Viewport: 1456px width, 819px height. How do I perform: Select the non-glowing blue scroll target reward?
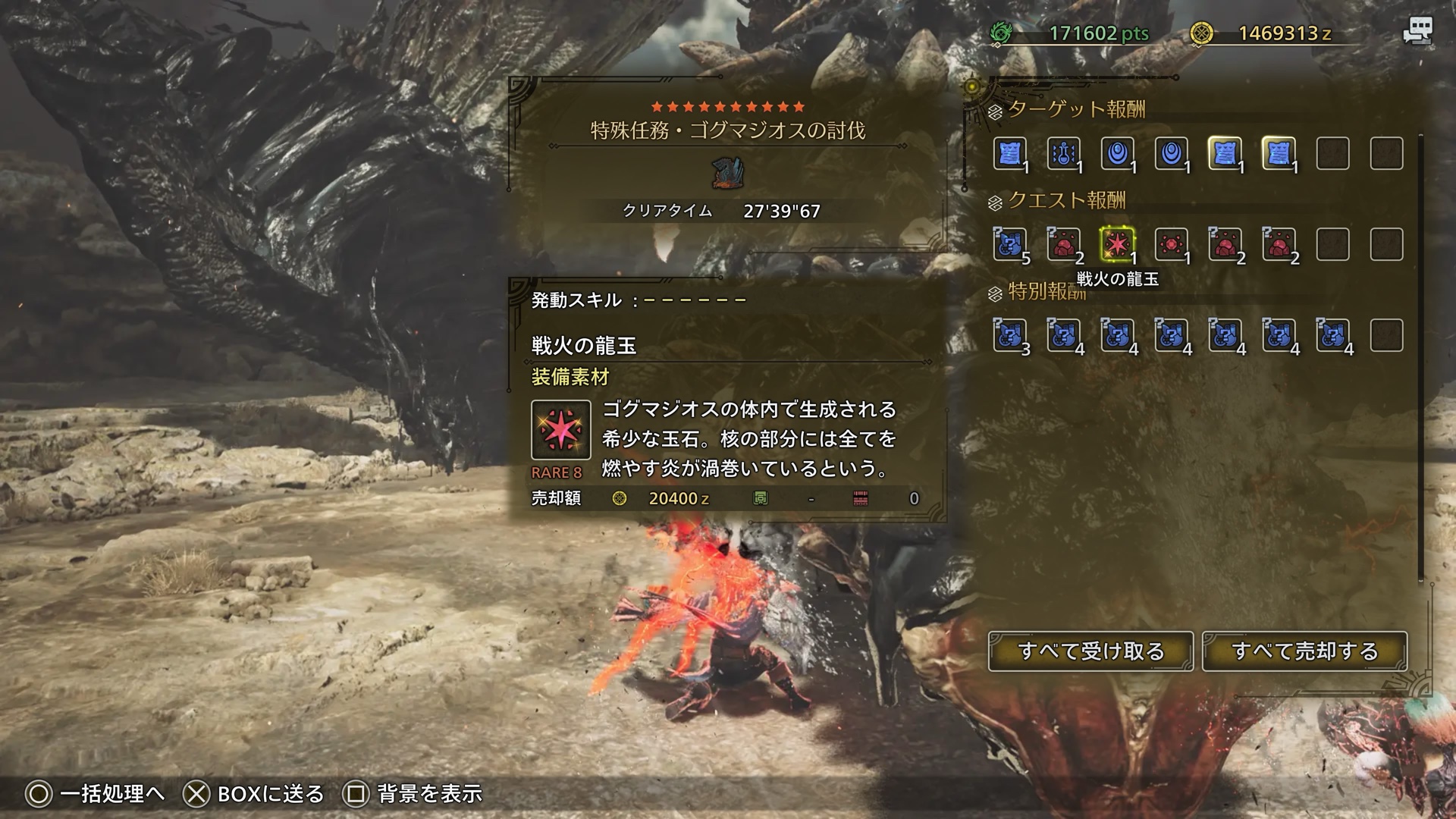1009,154
